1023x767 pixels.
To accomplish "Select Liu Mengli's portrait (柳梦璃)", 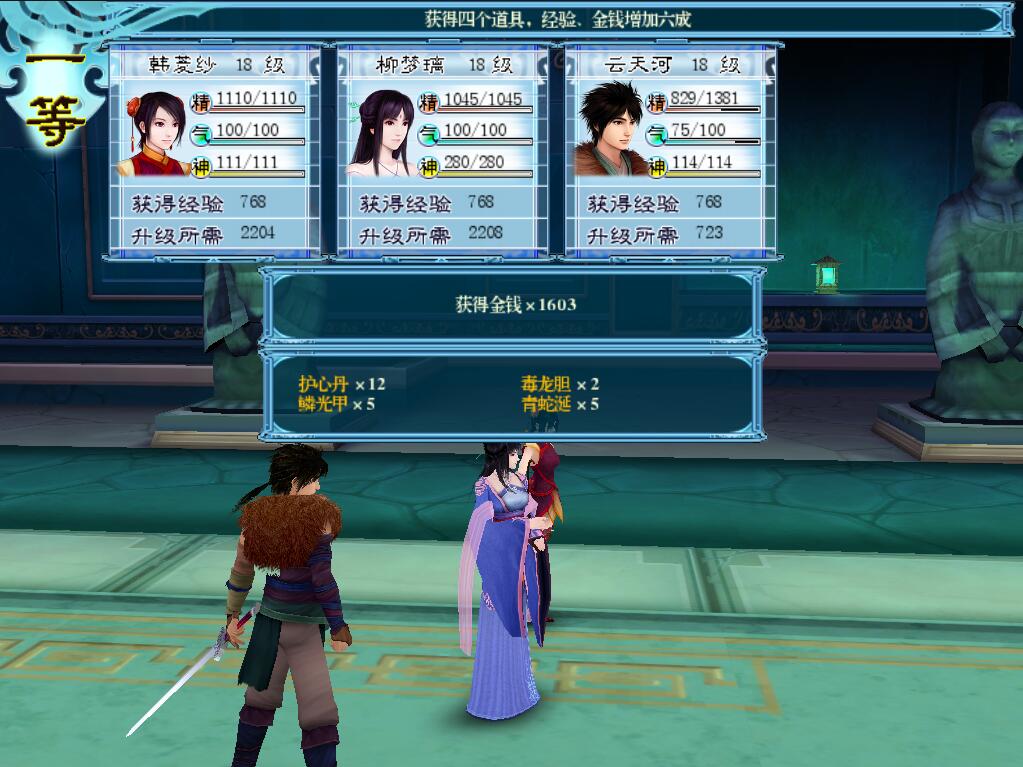I will click(x=381, y=133).
